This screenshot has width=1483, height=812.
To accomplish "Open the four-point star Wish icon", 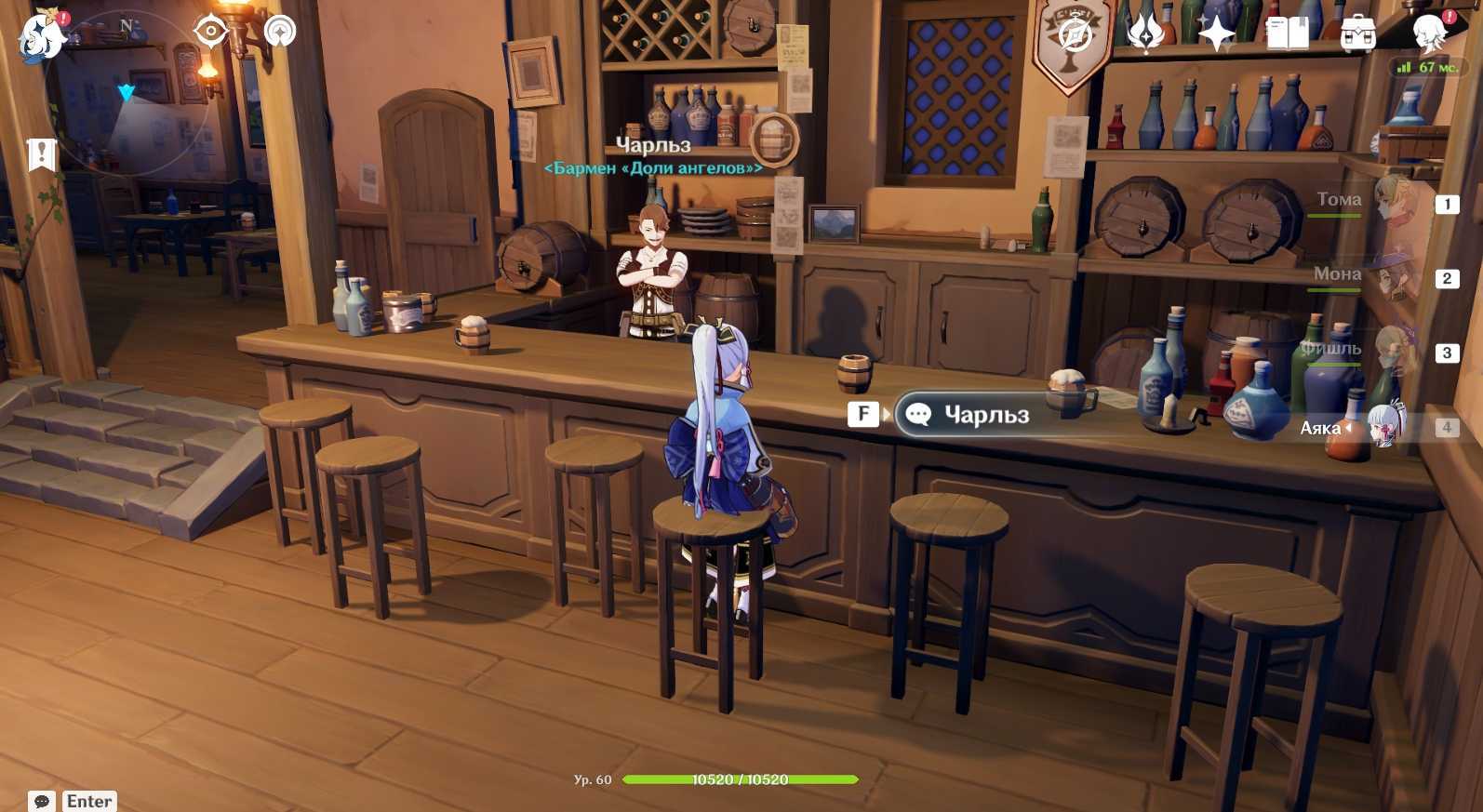I will [x=1216, y=34].
